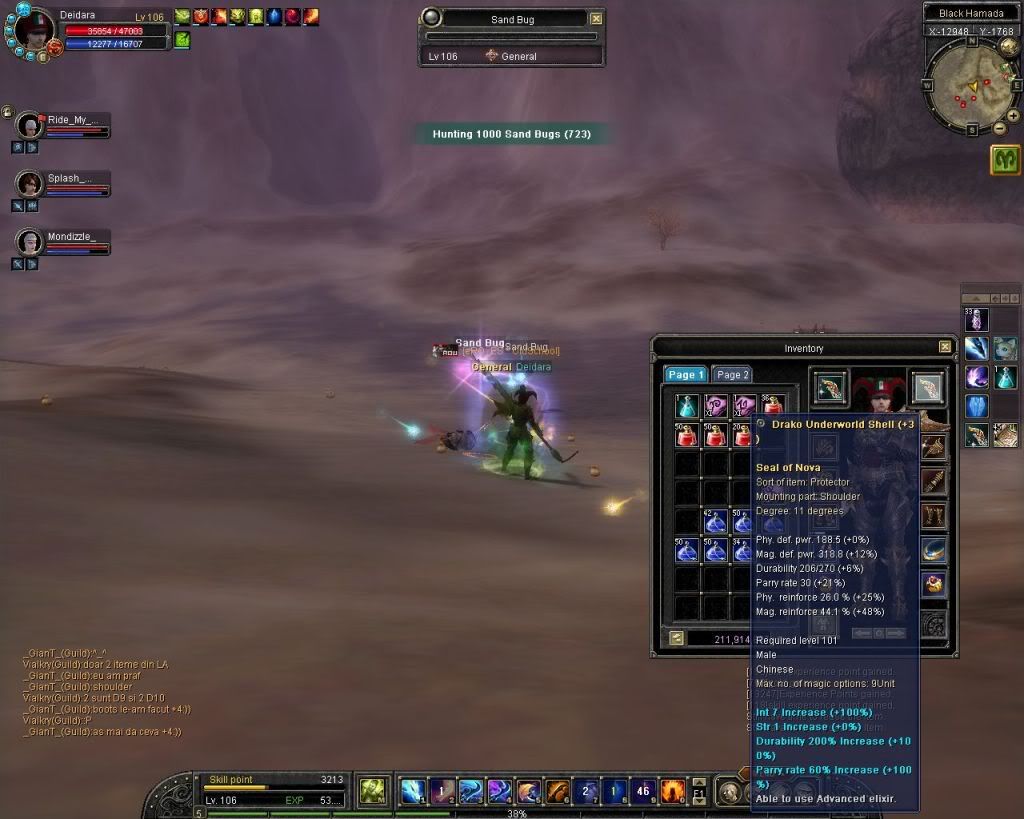Click Deidara's character portrait
The image size is (1024, 819).
35,28
